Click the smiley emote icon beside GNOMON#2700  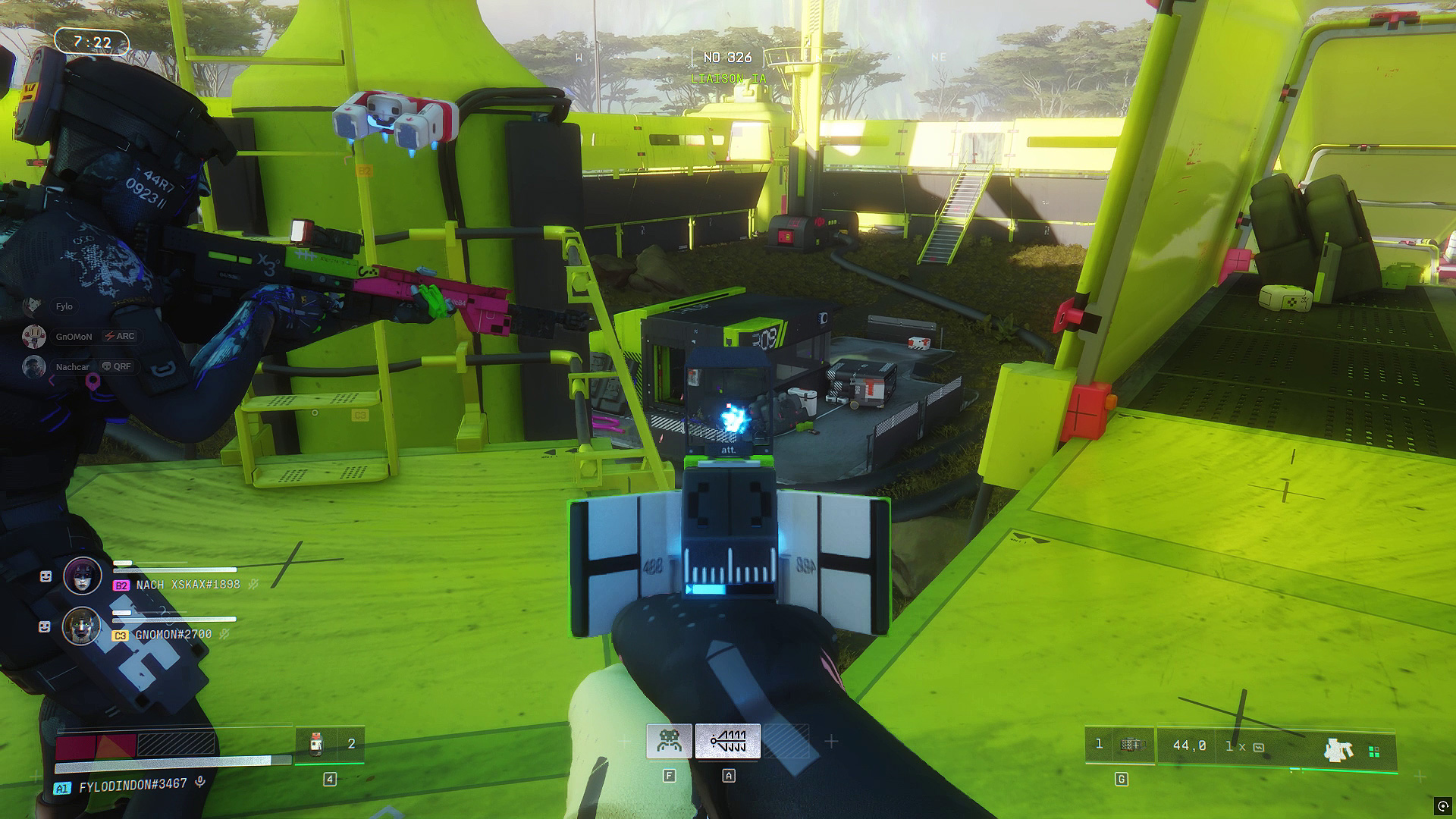(45, 627)
